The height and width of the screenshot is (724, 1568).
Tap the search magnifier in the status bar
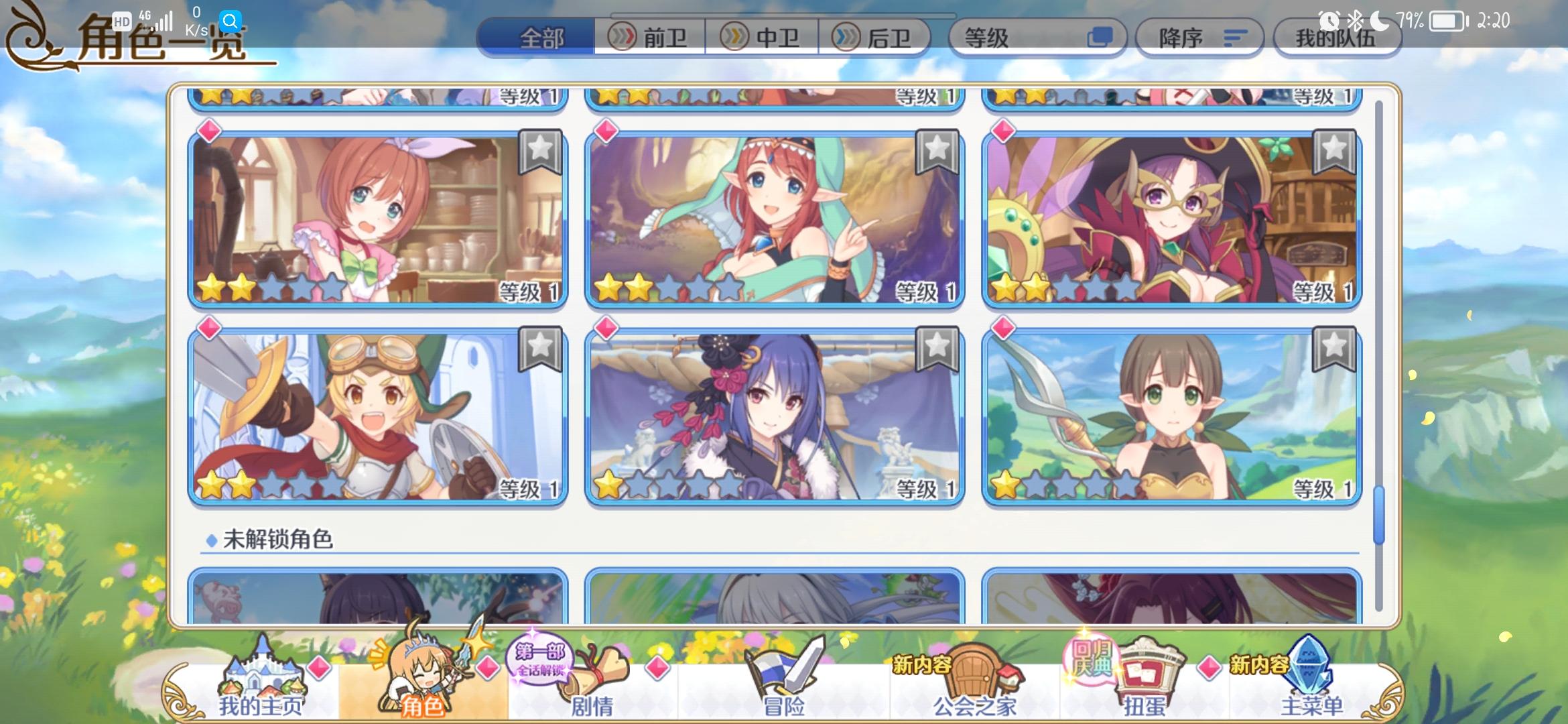(x=231, y=21)
